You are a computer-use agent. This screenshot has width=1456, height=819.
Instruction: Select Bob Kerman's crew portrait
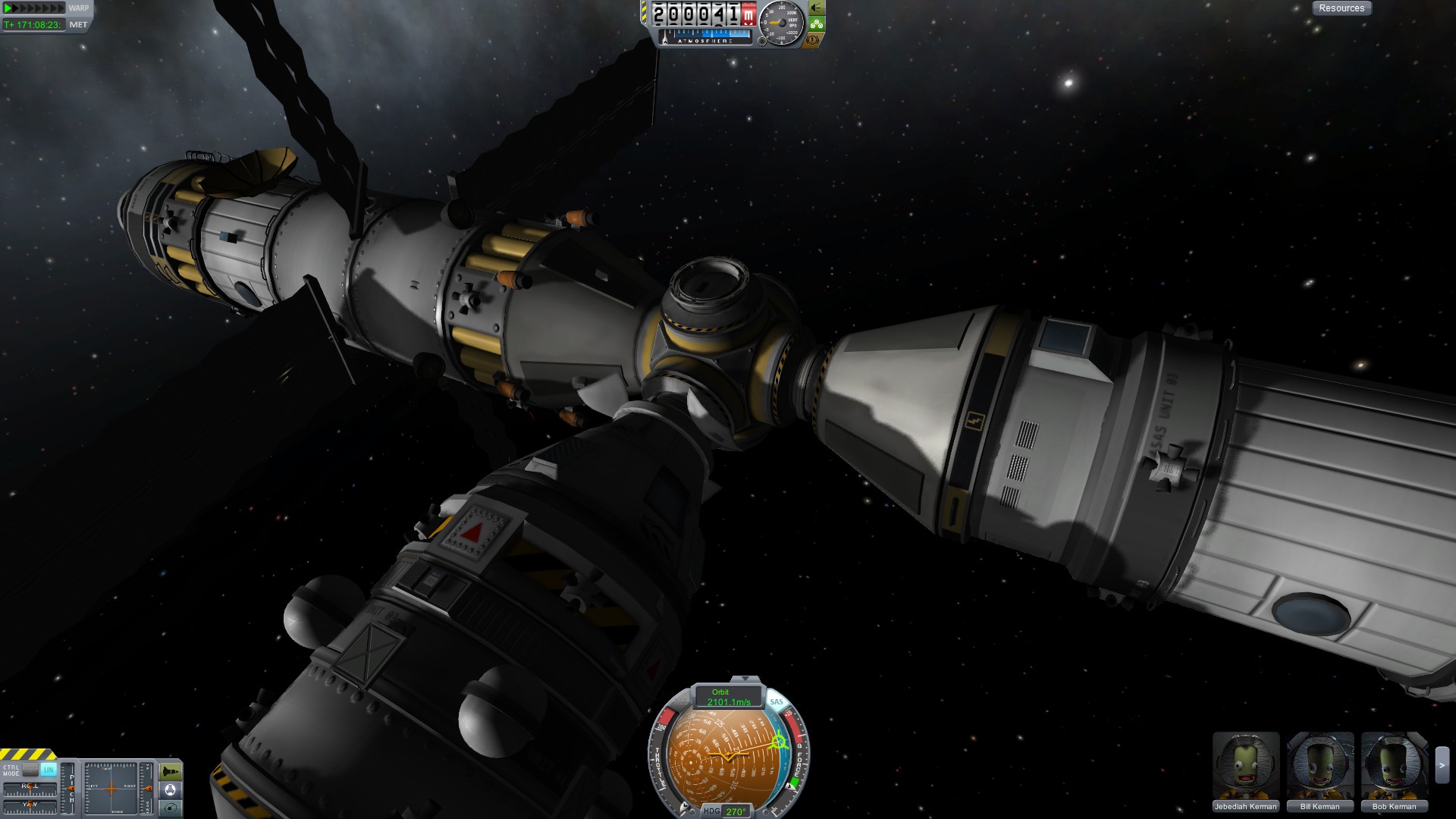coord(1394,766)
